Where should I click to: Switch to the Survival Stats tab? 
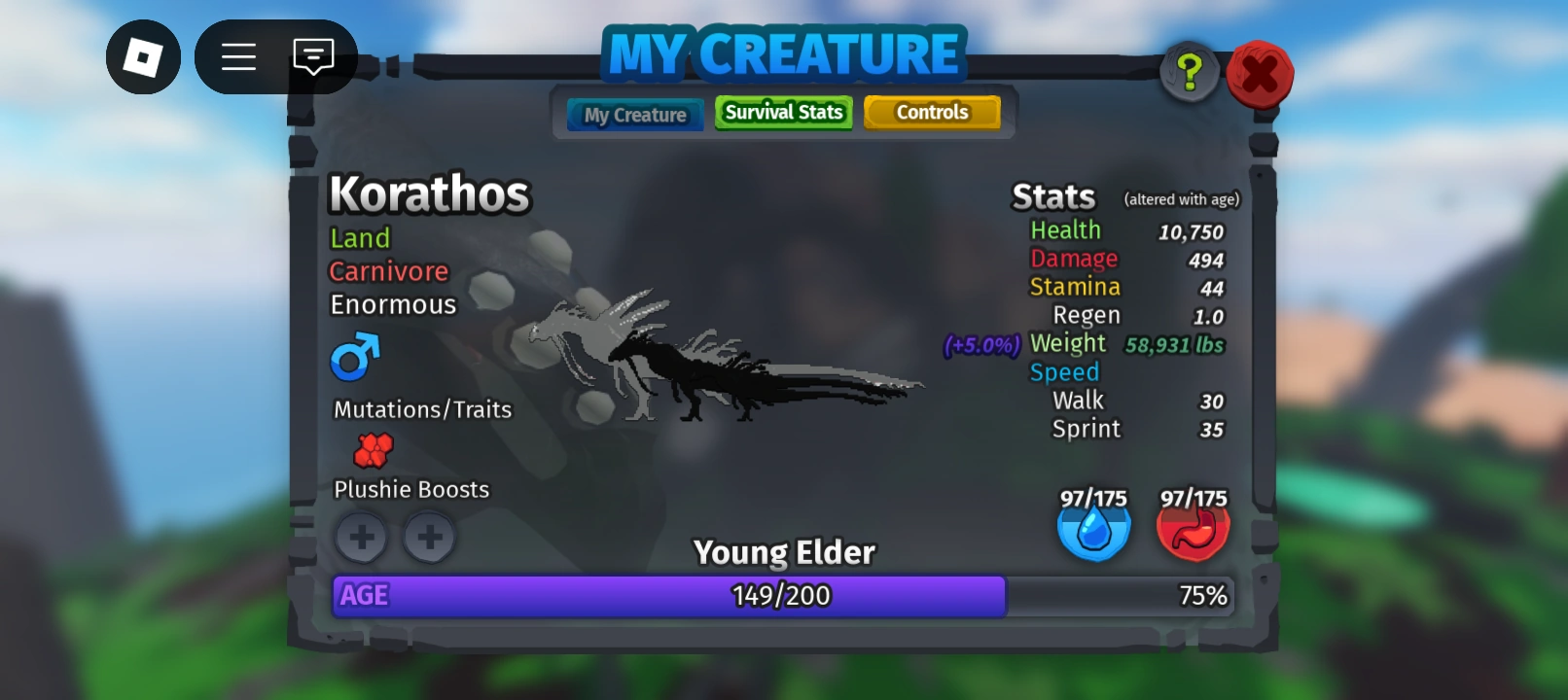point(783,113)
